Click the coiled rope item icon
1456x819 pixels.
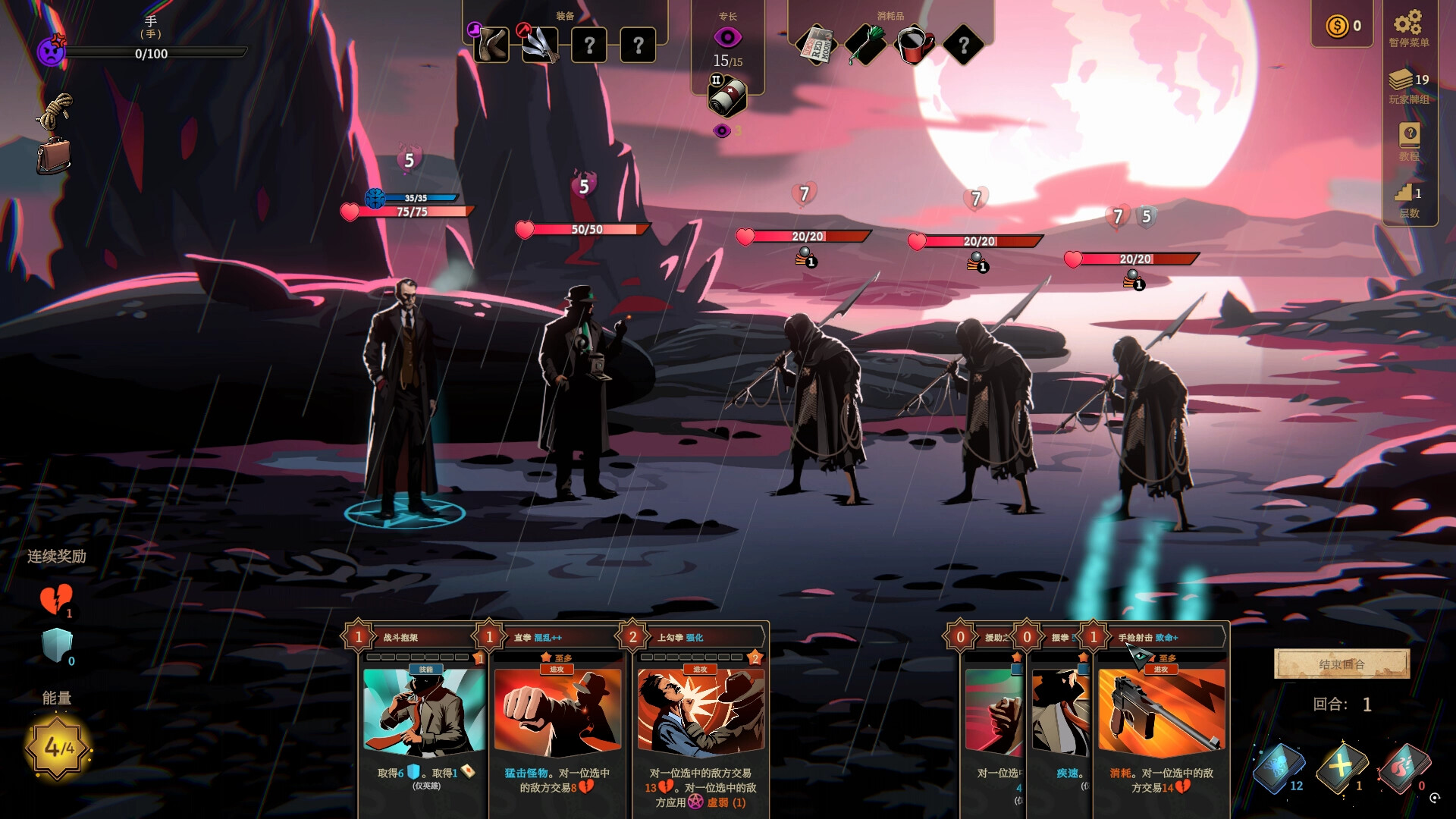pos(55,111)
